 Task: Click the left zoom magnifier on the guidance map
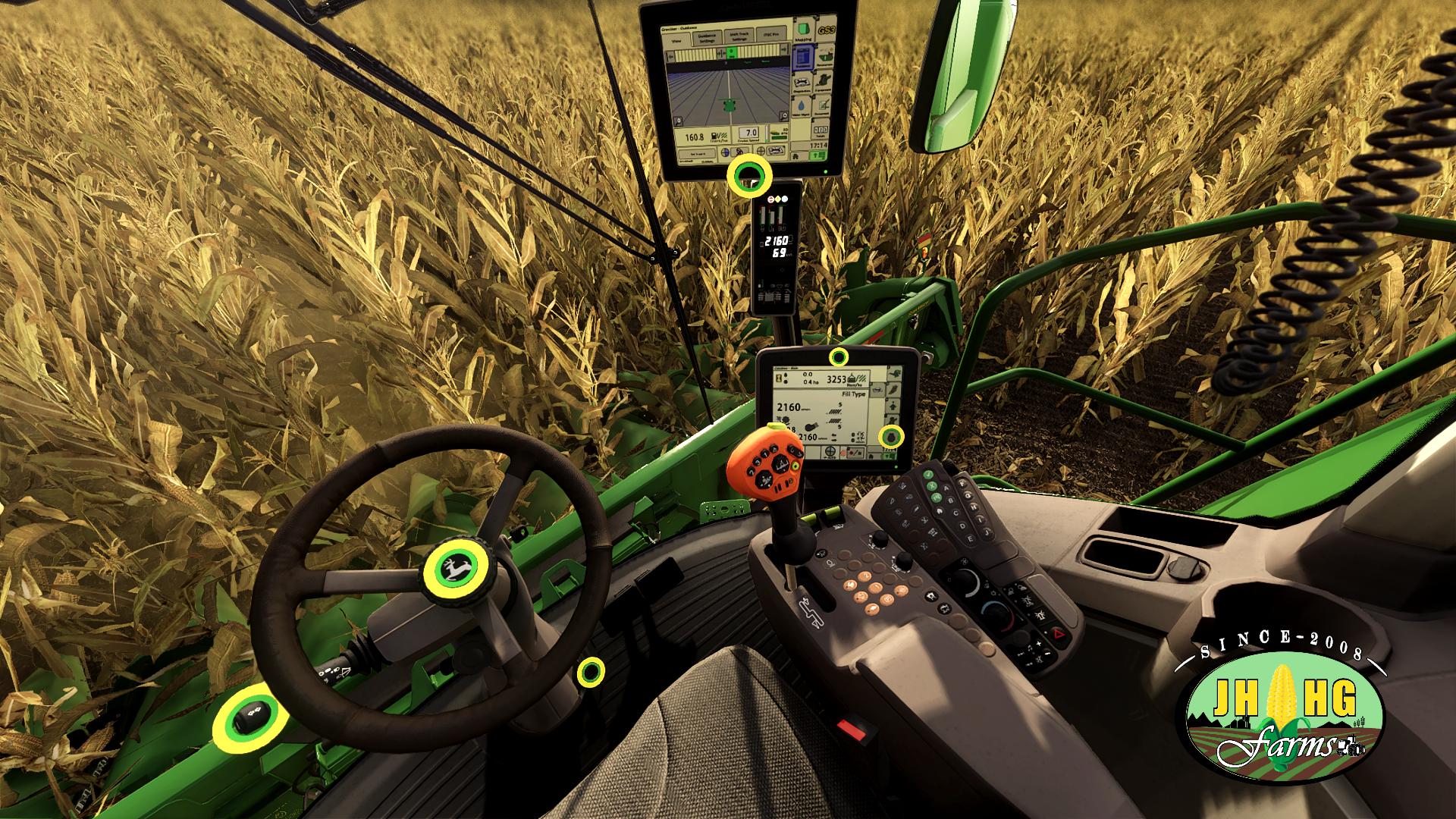678,121
